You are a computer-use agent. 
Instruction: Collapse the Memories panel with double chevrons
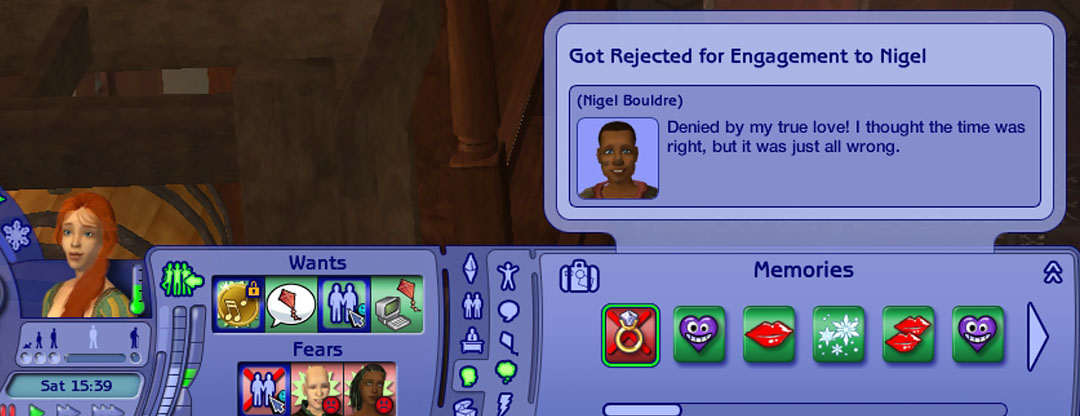pos(1051,273)
